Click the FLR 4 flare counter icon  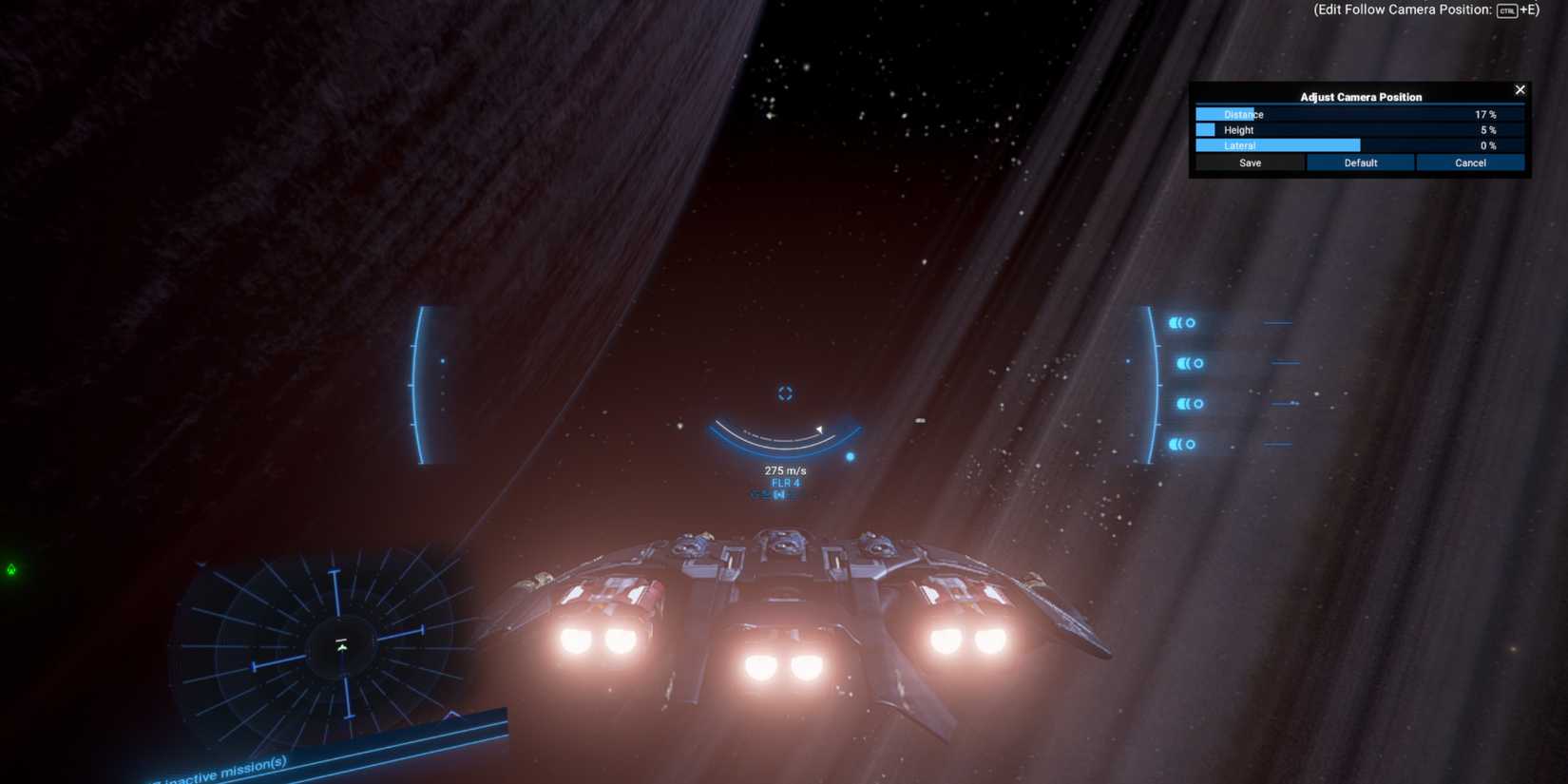pos(786,483)
